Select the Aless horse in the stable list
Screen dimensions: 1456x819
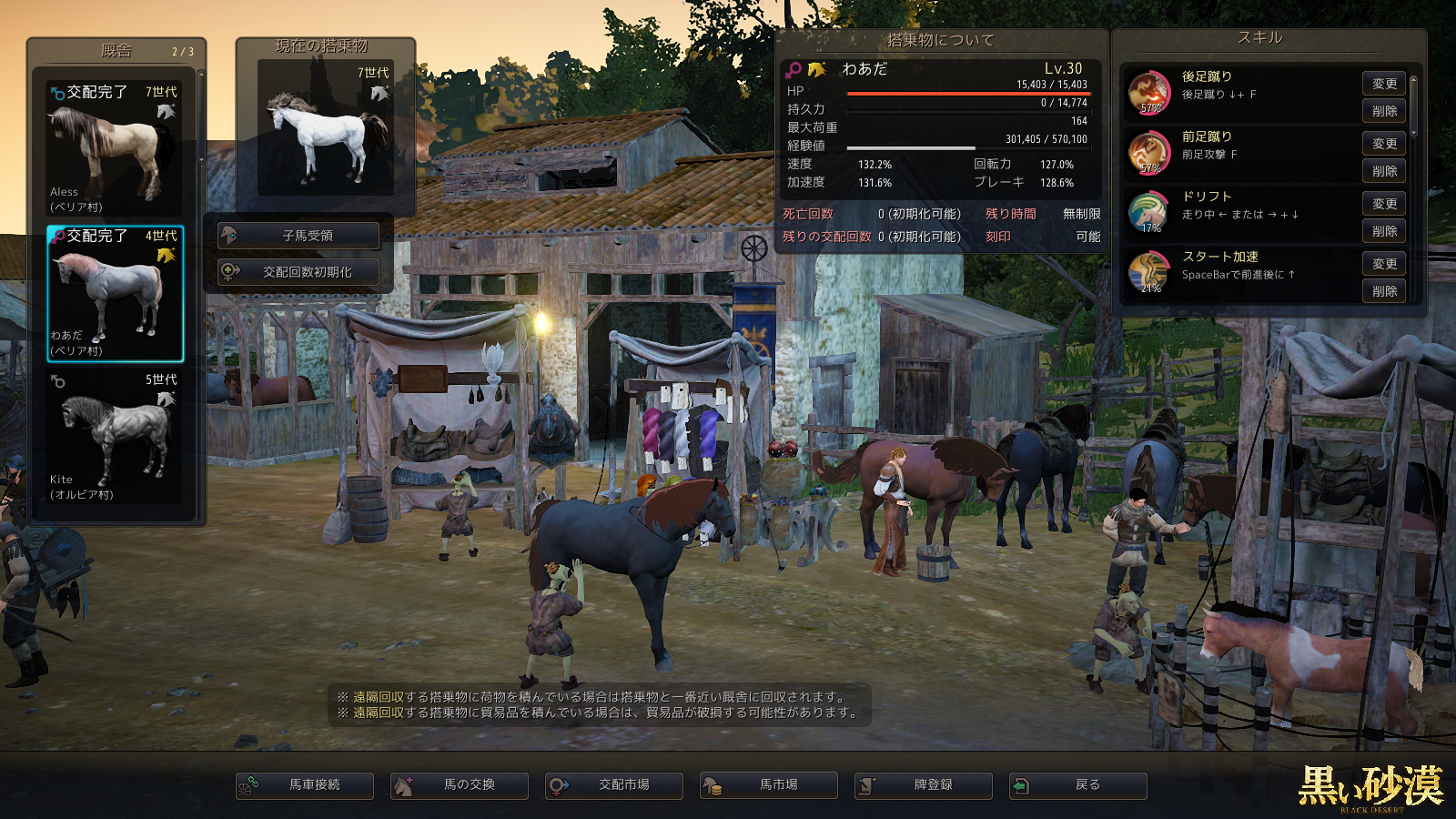(x=115, y=148)
